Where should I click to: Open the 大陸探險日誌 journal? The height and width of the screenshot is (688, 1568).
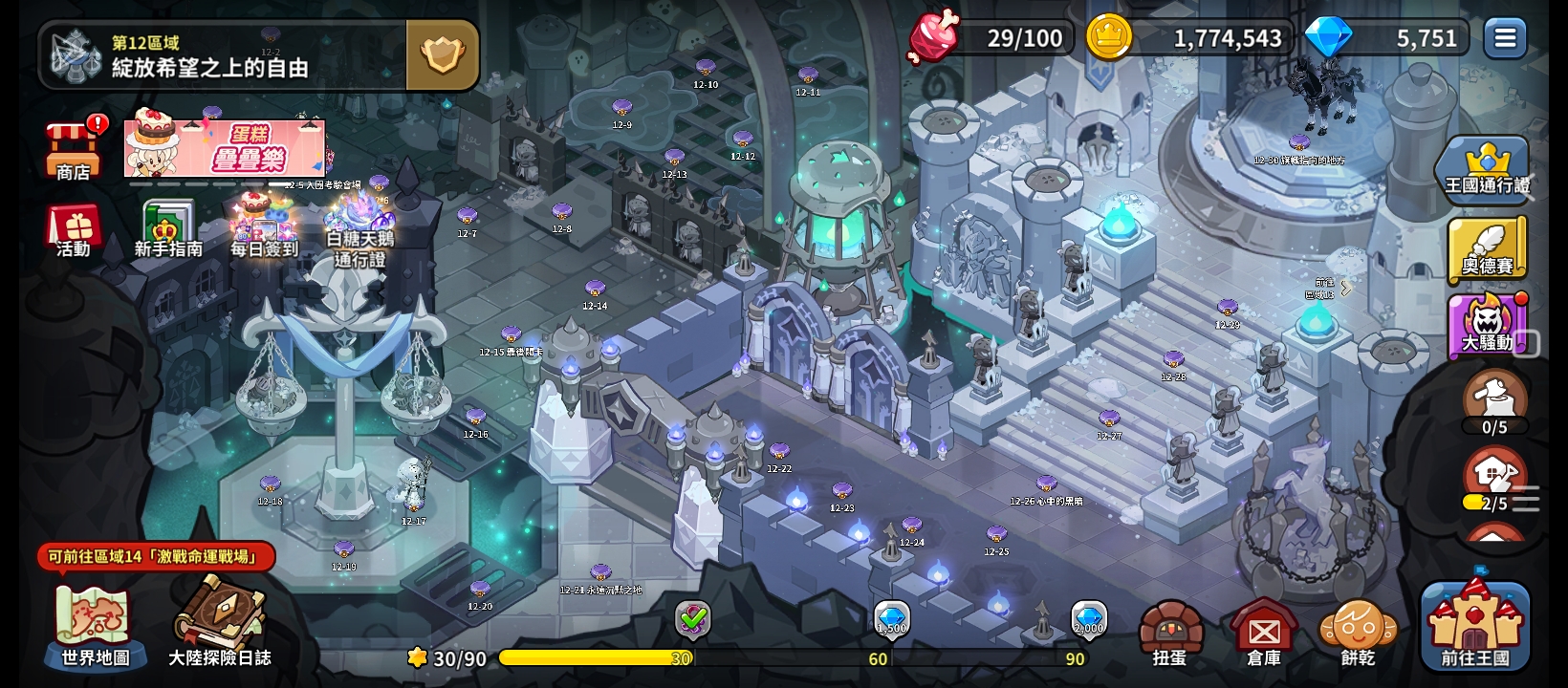click(x=220, y=626)
